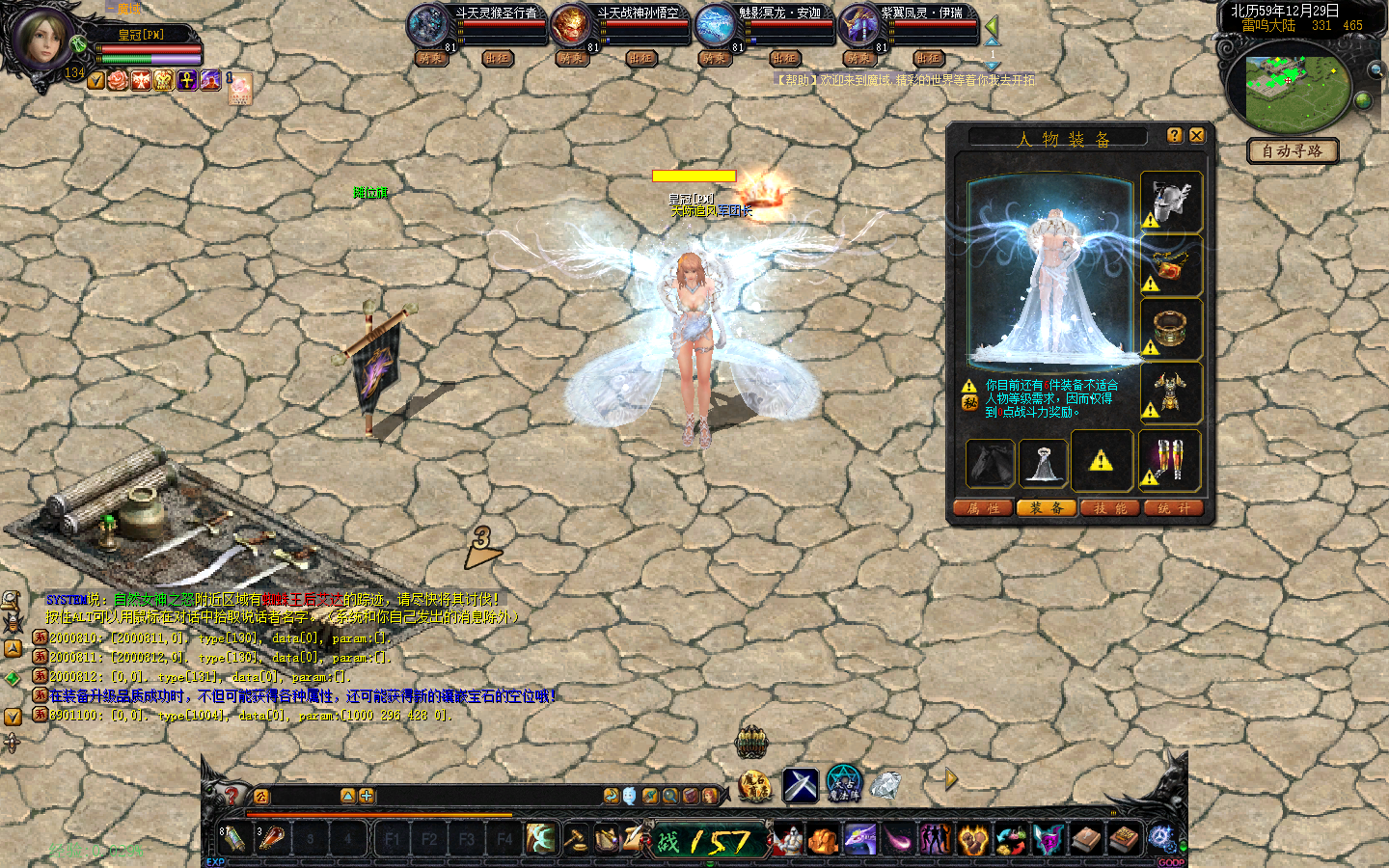1389x868 pixels.
Task: Select the 斗天战神孙悟空 pet portrait
Action: pos(571,25)
